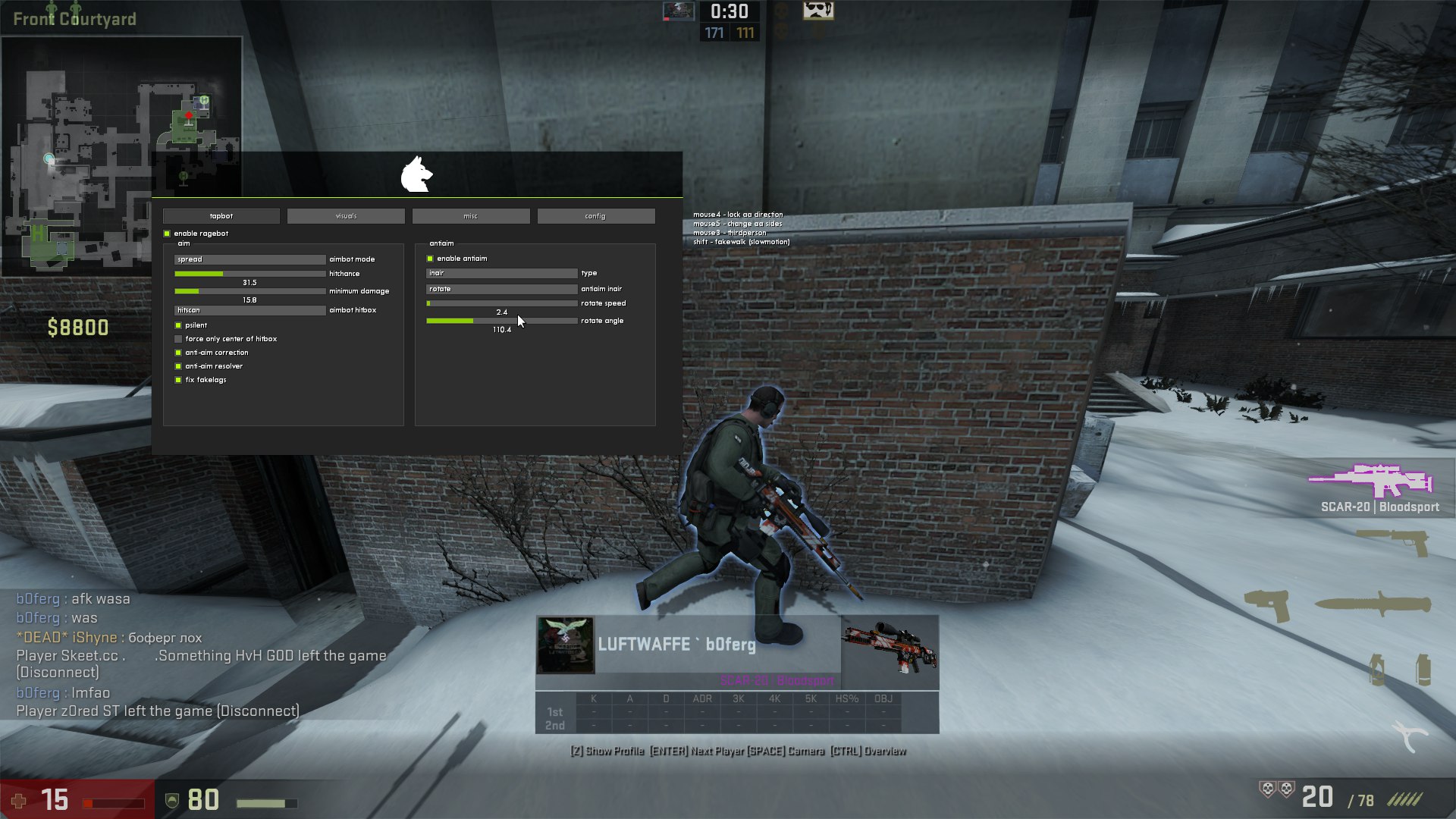Image resolution: width=1456 pixels, height=819 pixels.
Task: Set the rotate angle slider
Action: coord(501,321)
